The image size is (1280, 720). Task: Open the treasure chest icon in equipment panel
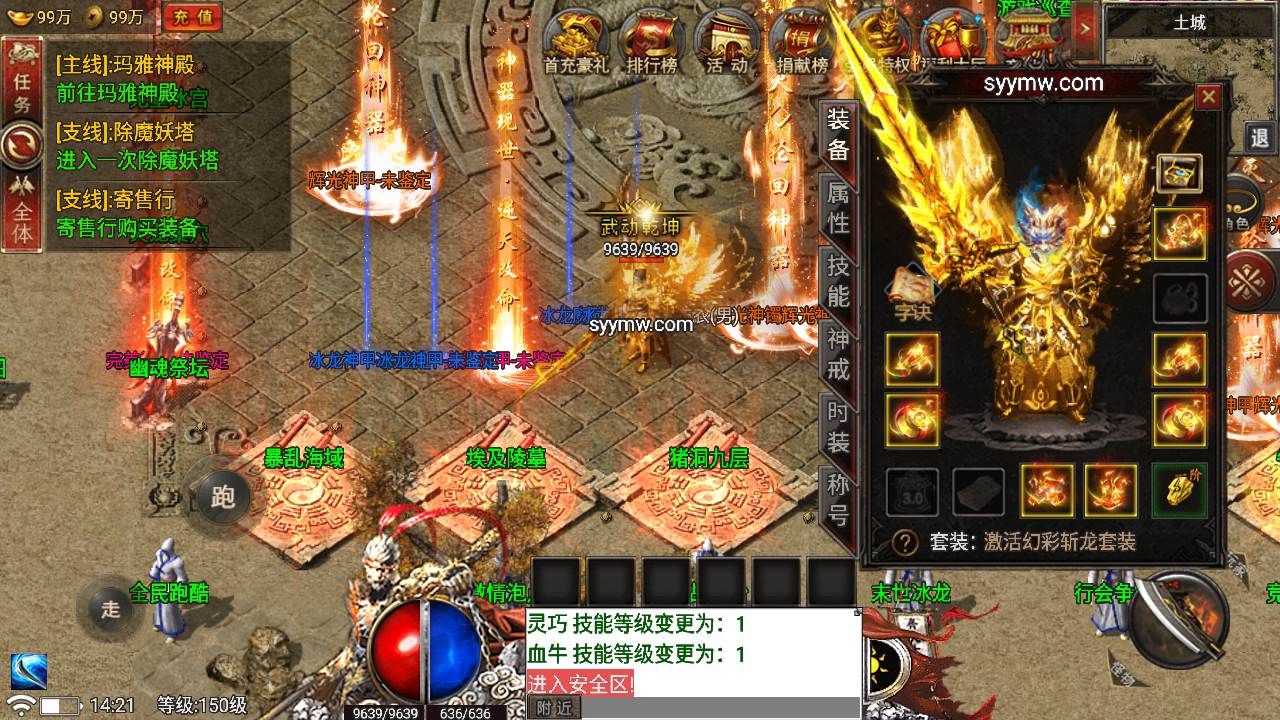pos(1180,173)
